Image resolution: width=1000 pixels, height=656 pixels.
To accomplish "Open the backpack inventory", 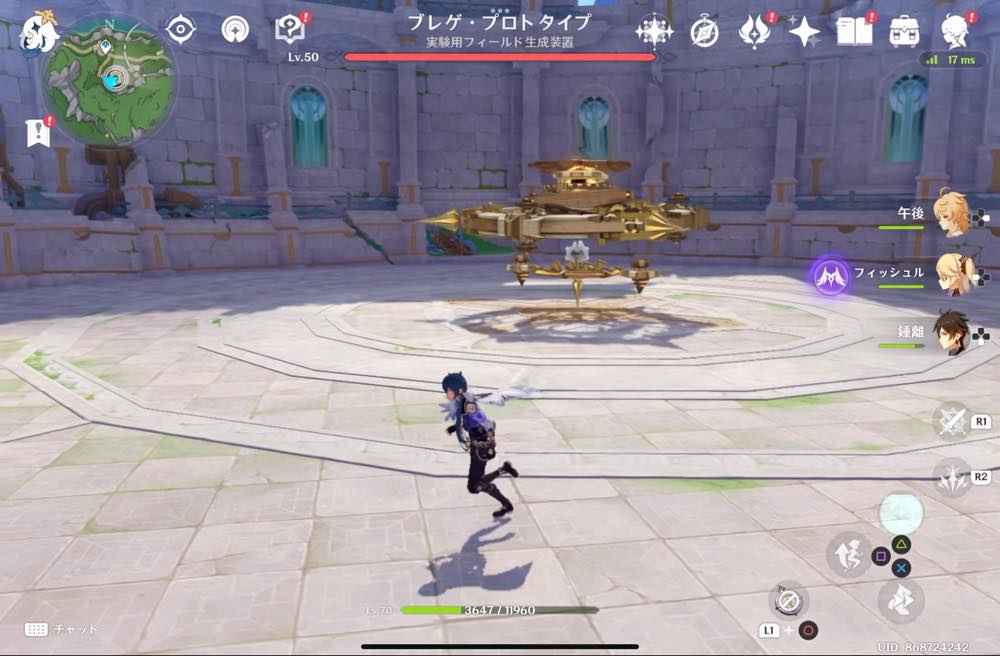I will [x=904, y=32].
